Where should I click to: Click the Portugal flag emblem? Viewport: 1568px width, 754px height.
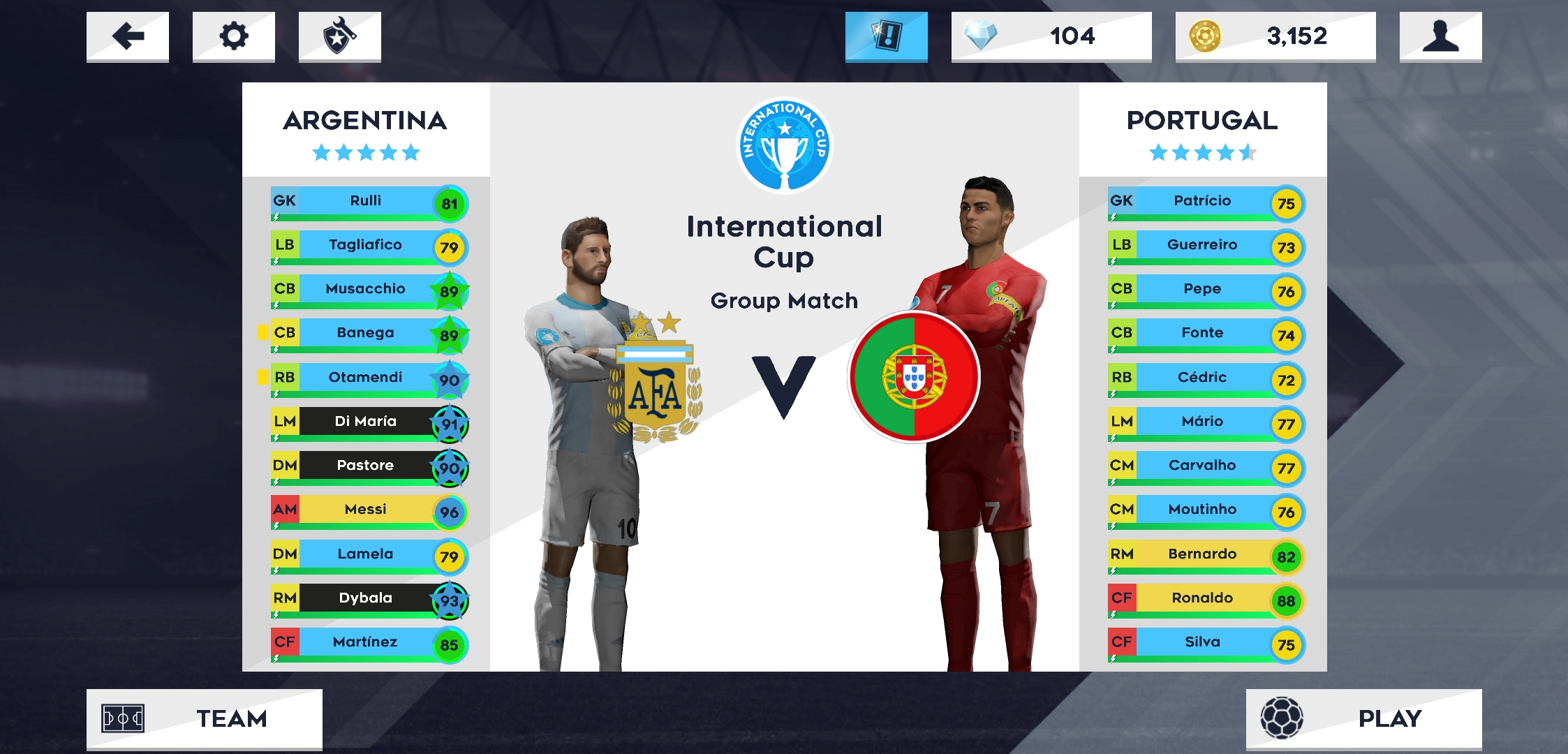click(x=915, y=376)
